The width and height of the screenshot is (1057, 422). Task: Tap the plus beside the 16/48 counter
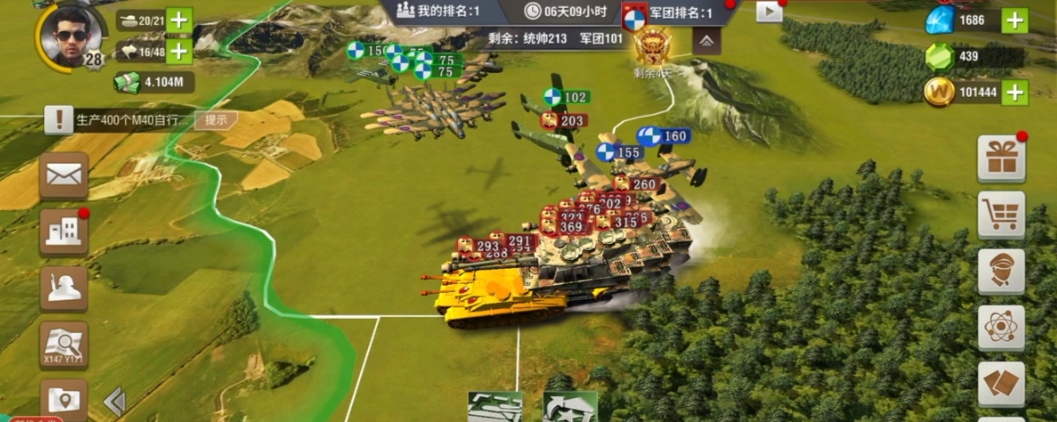179,51
